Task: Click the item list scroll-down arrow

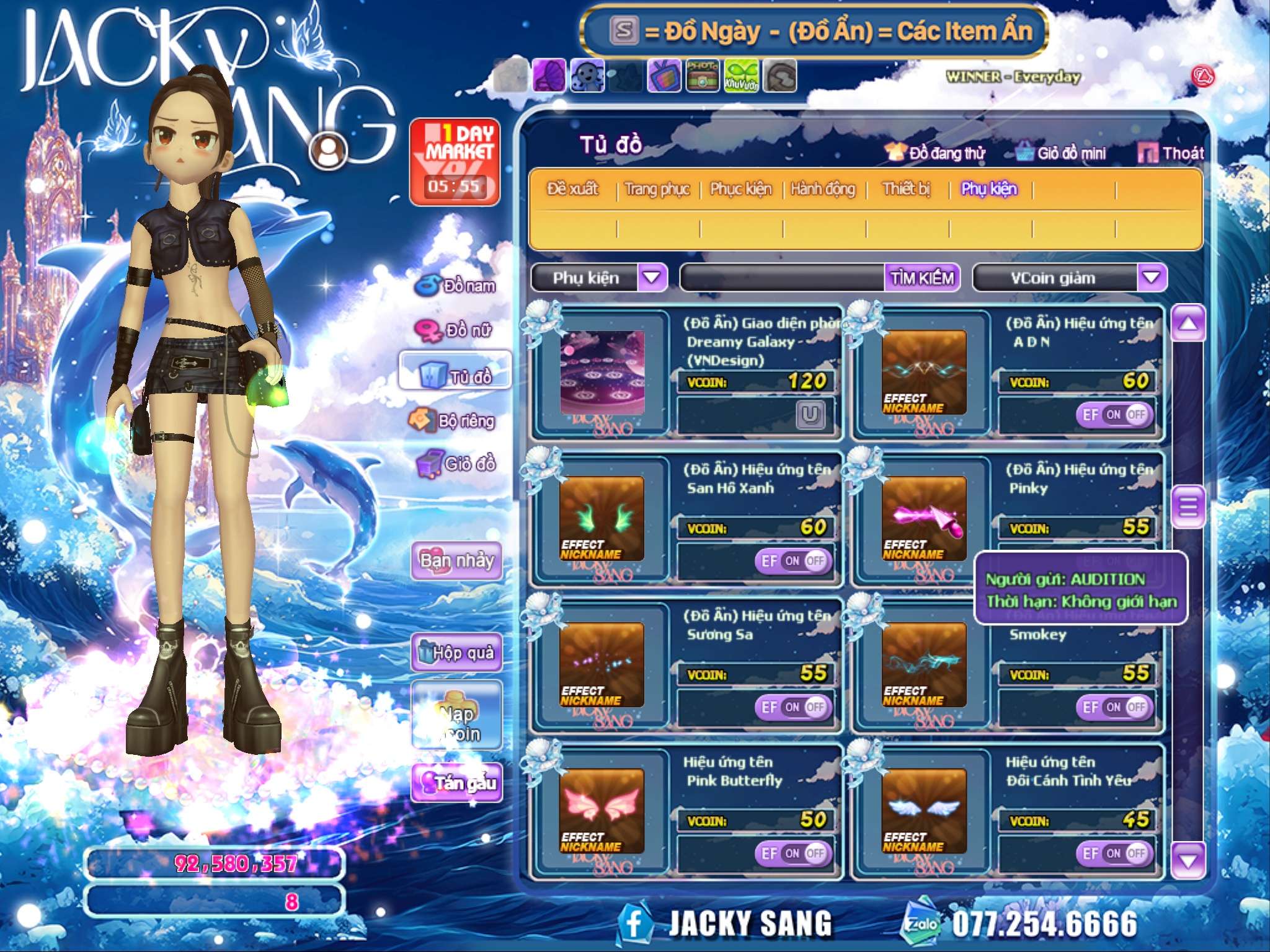Action: pyautogui.click(x=1188, y=860)
